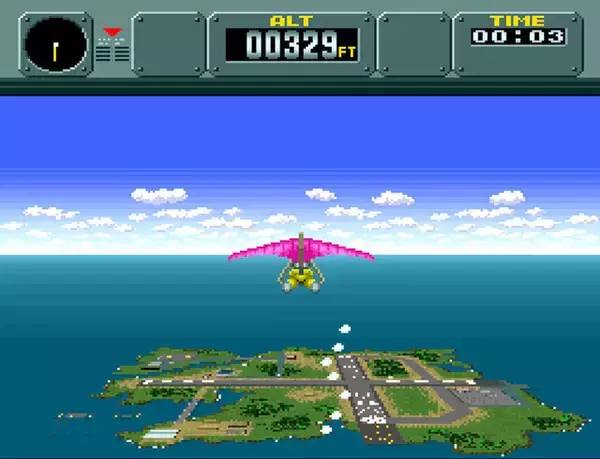The image size is (600, 459).
Task: Select the red arrow wind indicator
Action: pos(111,32)
